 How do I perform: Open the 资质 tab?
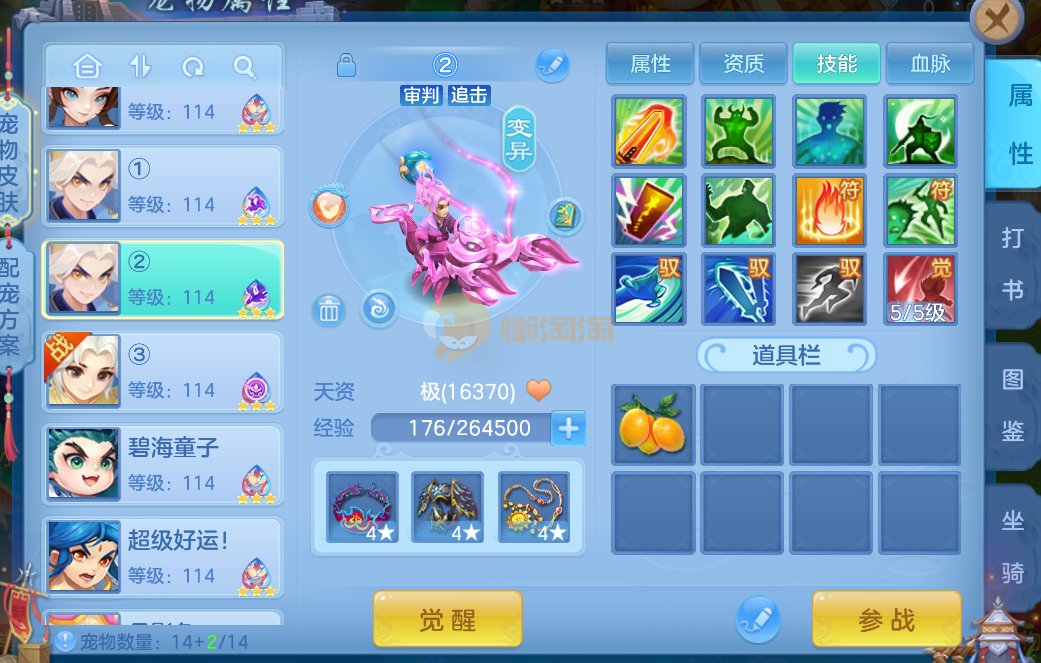pyautogui.click(x=743, y=64)
